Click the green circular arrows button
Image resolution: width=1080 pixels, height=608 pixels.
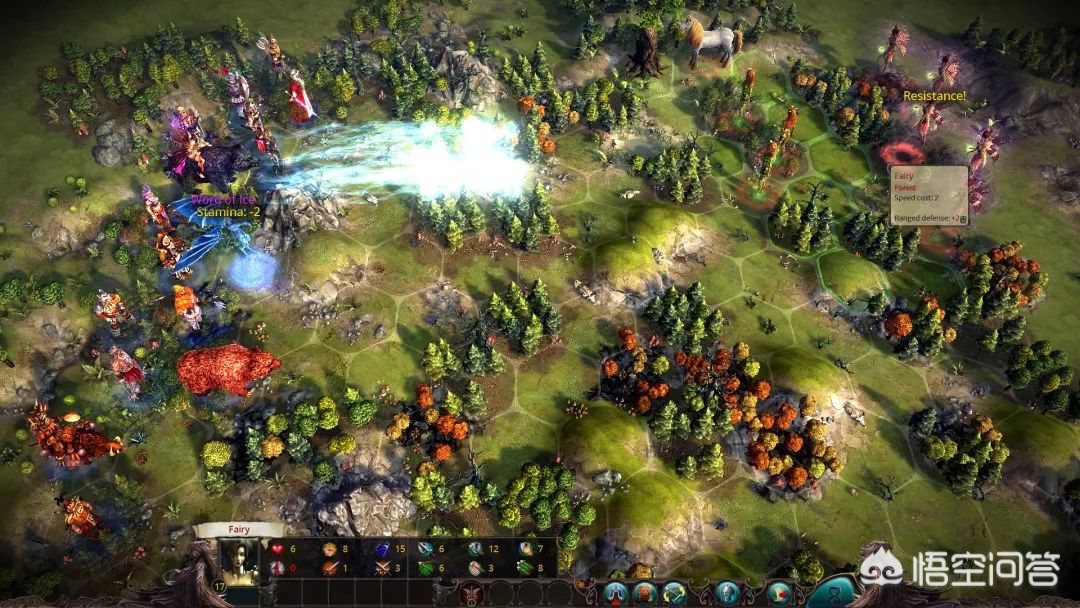tap(674, 594)
